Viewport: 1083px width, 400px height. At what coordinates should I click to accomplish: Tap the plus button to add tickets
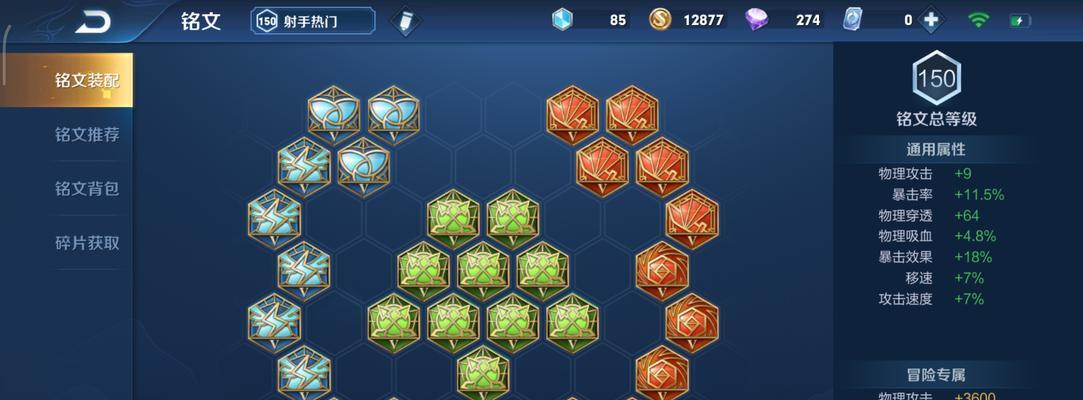coord(932,20)
